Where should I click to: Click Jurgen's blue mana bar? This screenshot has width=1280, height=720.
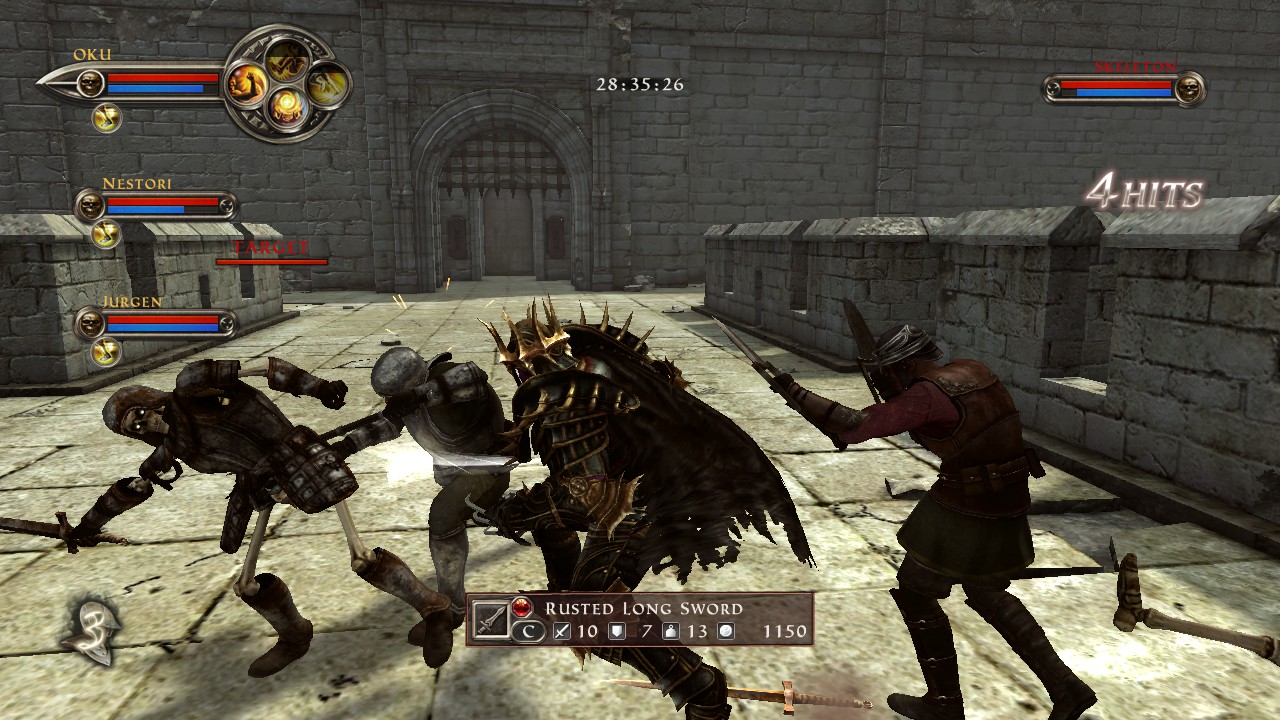click(163, 328)
